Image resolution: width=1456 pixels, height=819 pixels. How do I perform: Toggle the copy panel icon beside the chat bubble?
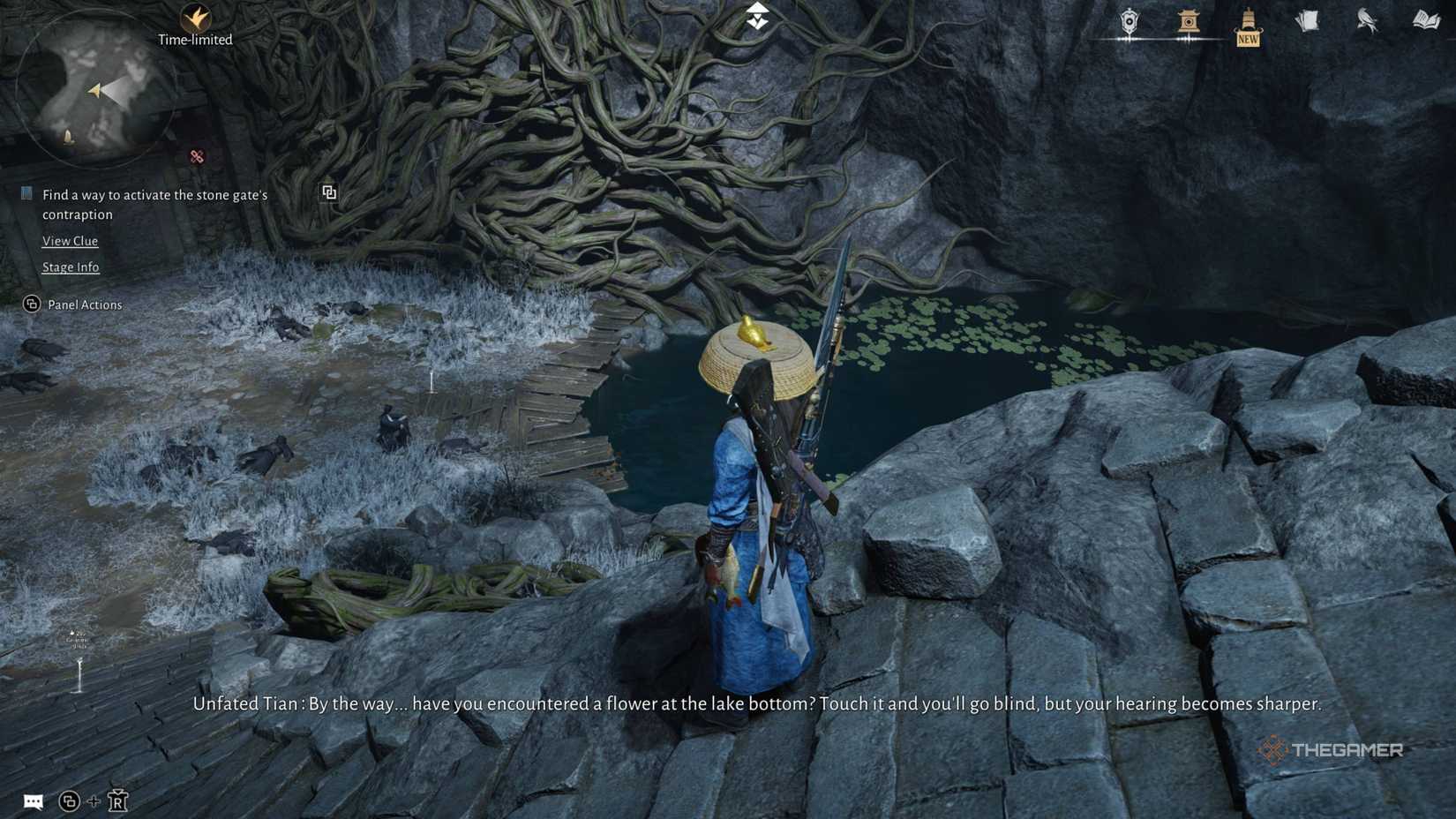coord(70,801)
